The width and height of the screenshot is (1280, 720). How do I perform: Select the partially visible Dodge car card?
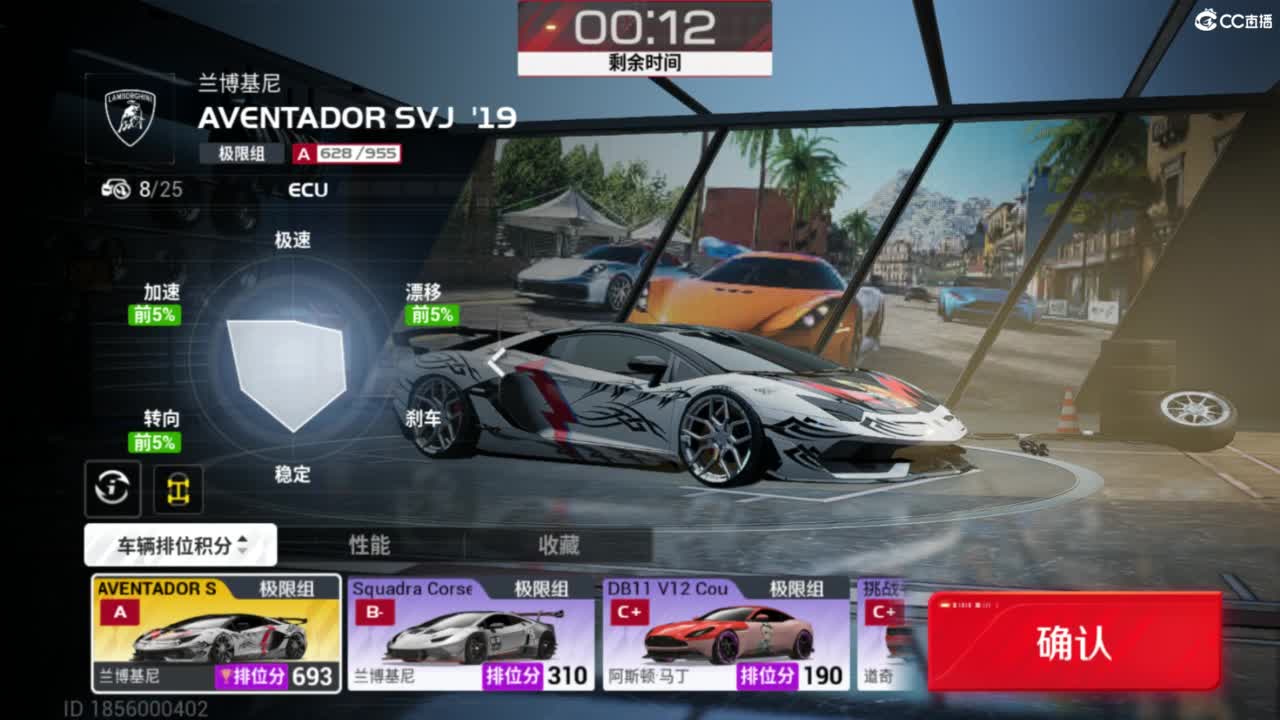point(885,632)
